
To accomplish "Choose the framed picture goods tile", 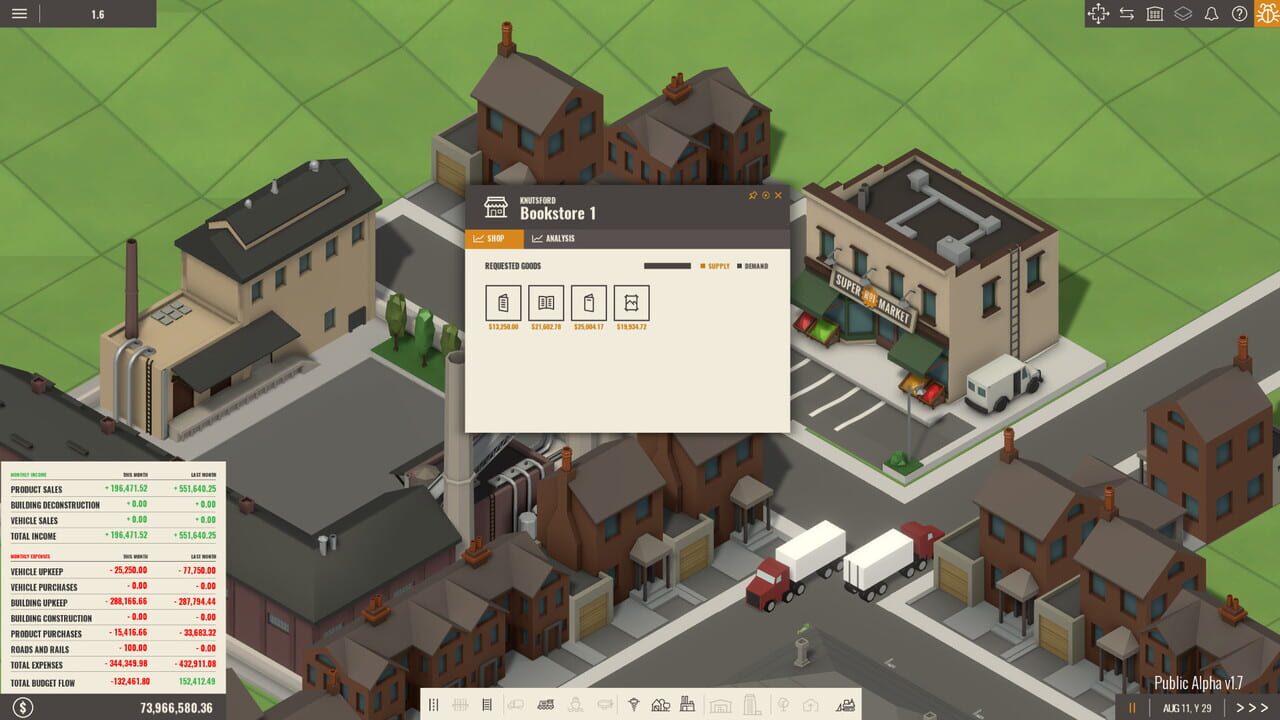I will click(x=632, y=302).
